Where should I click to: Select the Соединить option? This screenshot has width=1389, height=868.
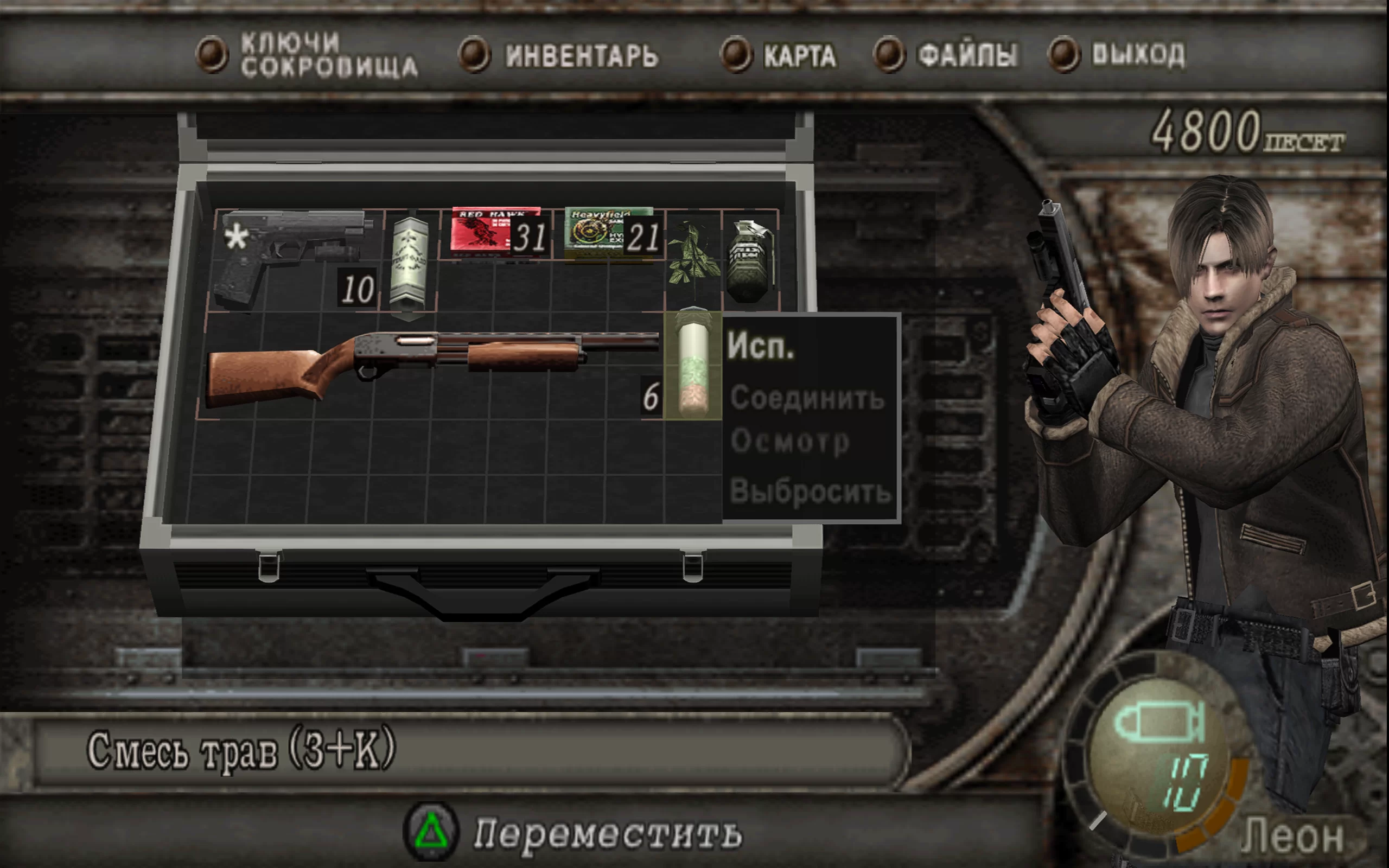[806, 398]
